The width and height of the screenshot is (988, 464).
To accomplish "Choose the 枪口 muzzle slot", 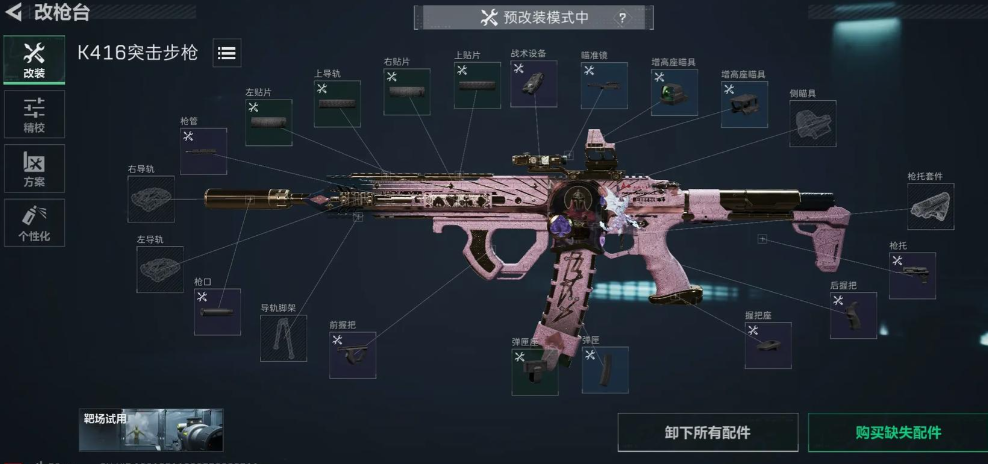I will pyautogui.click(x=217, y=312).
